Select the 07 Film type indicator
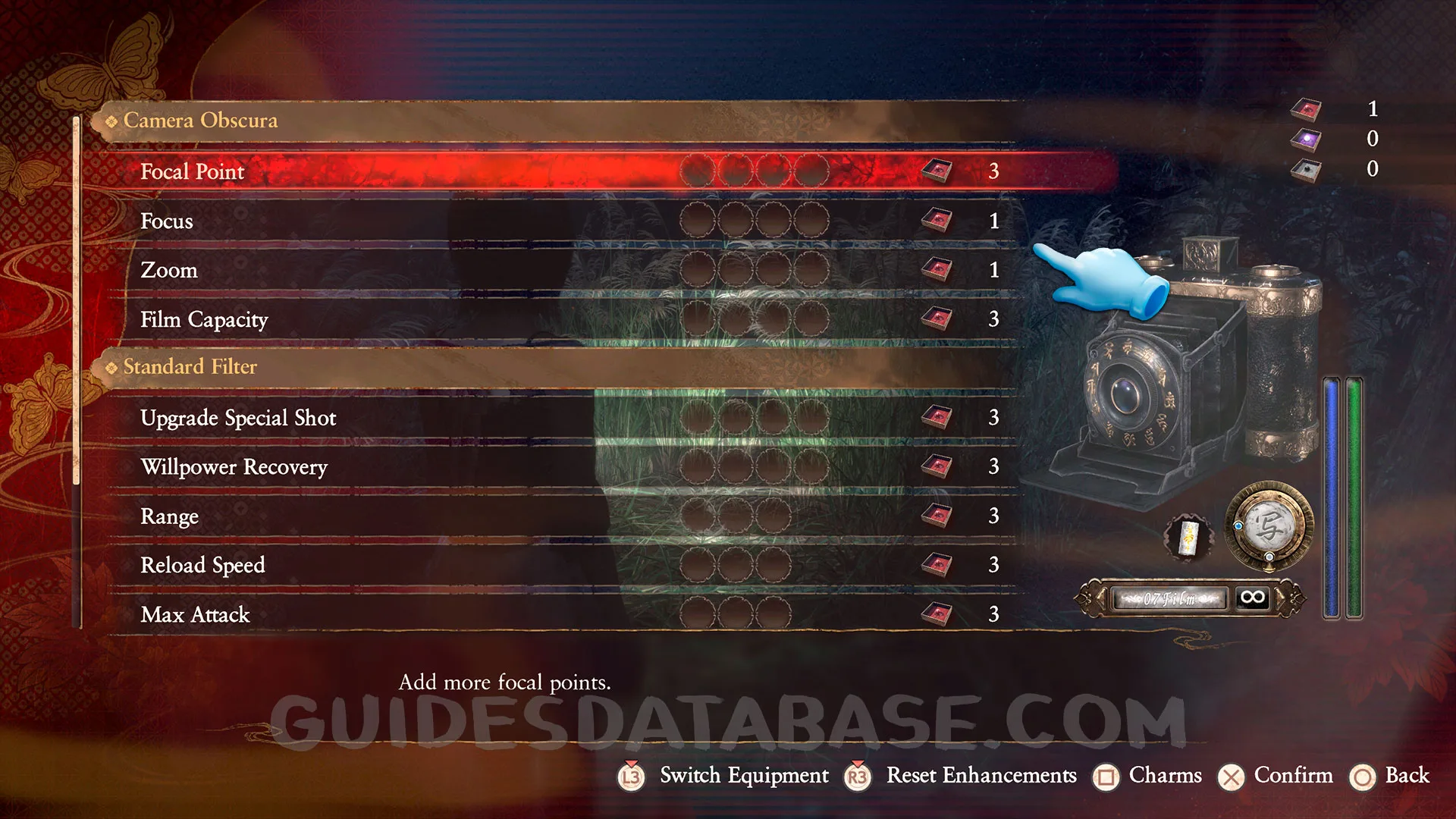 (x=1169, y=598)
